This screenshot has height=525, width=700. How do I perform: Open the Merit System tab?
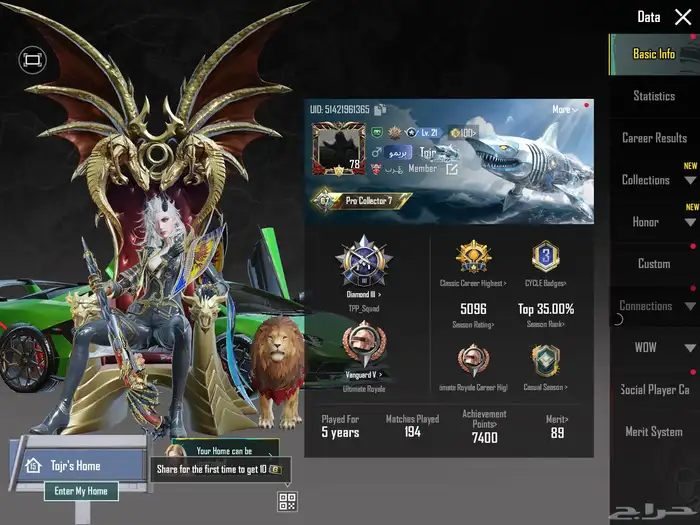click(x=654, y=432)
